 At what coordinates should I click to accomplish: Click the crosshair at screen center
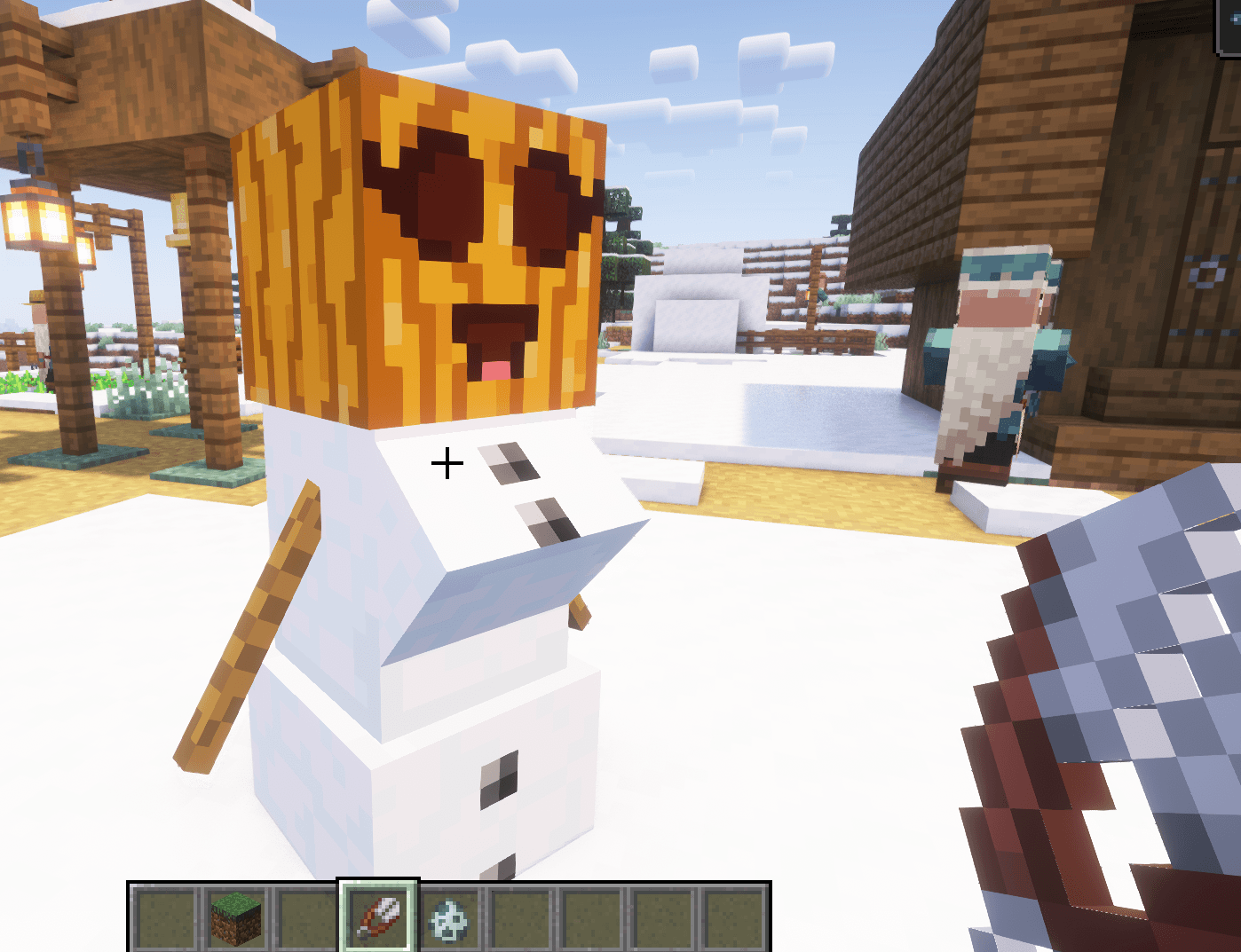click(x=448, y=462)
